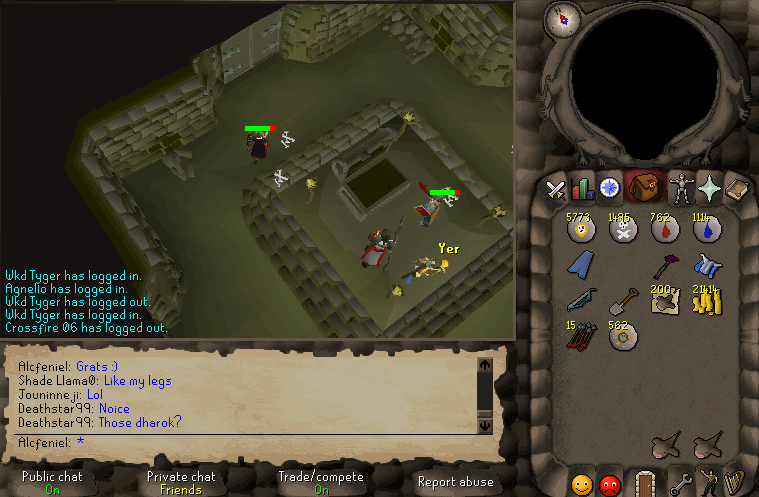Image resolution: width=759 pixels, height=497 pixels.
Task: Open the Logout door tab
Action: (x=644, y=484)
